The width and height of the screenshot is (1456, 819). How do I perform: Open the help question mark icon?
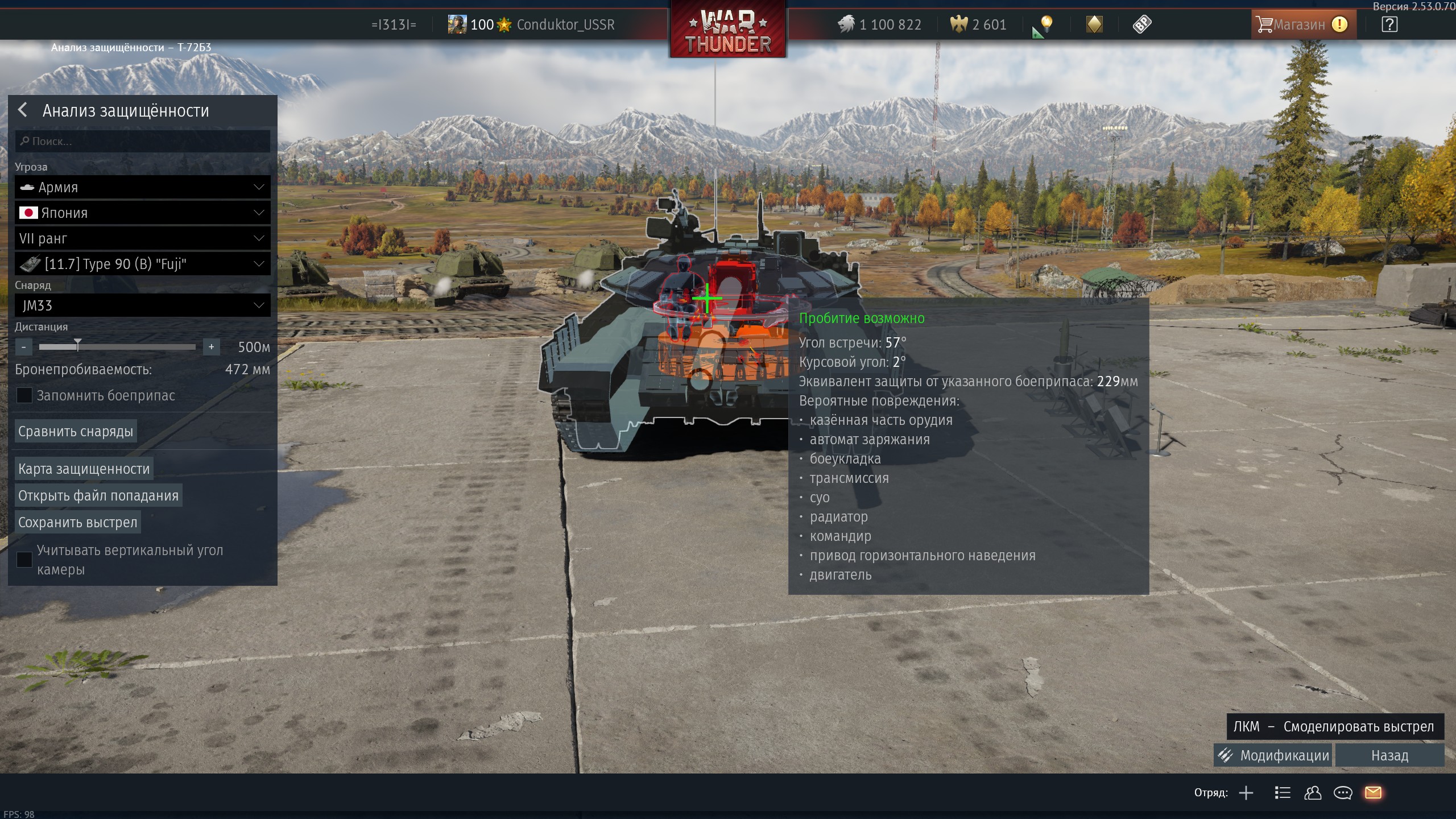(x=1389, y=24)
